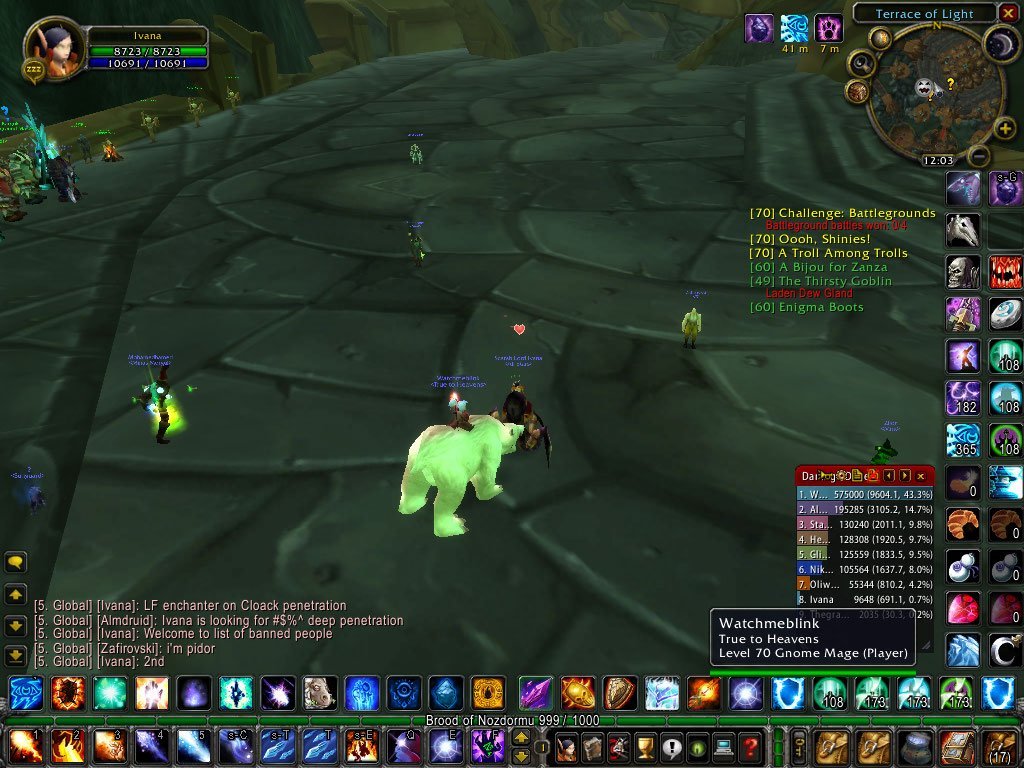Go to next damage meter page arrow

click(x=905, y=477)
